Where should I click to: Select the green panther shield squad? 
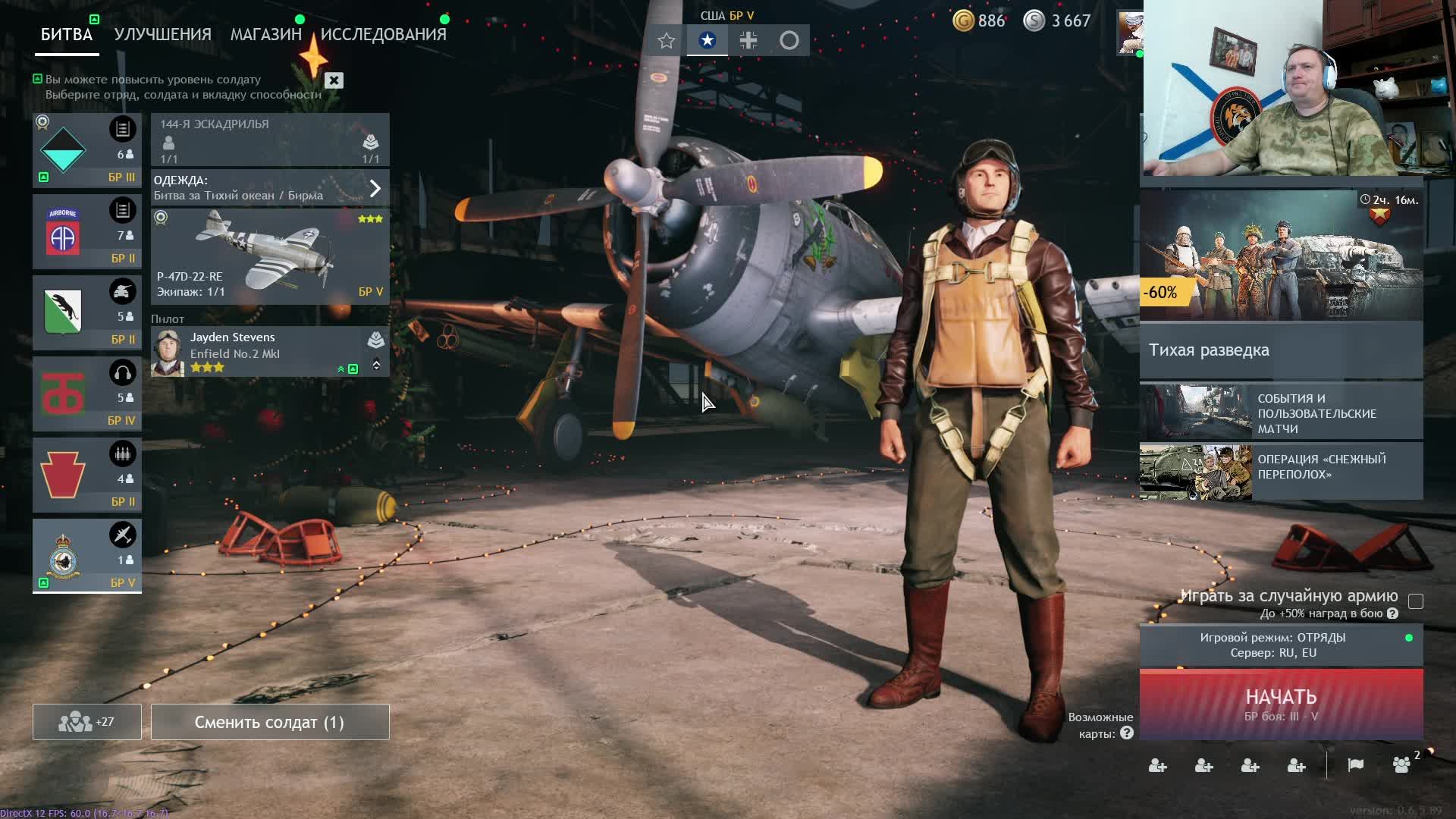click(x=86, y=312)
